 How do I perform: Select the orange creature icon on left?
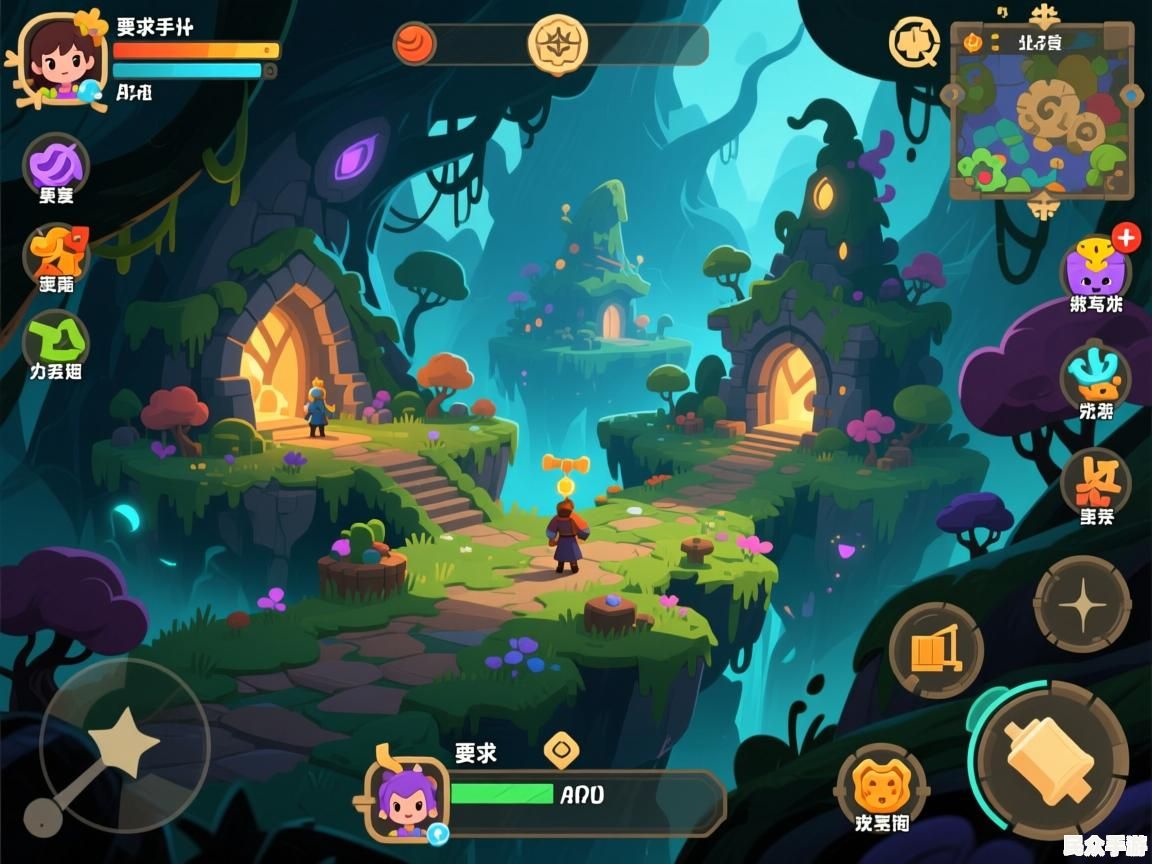(x=57, y=251)
